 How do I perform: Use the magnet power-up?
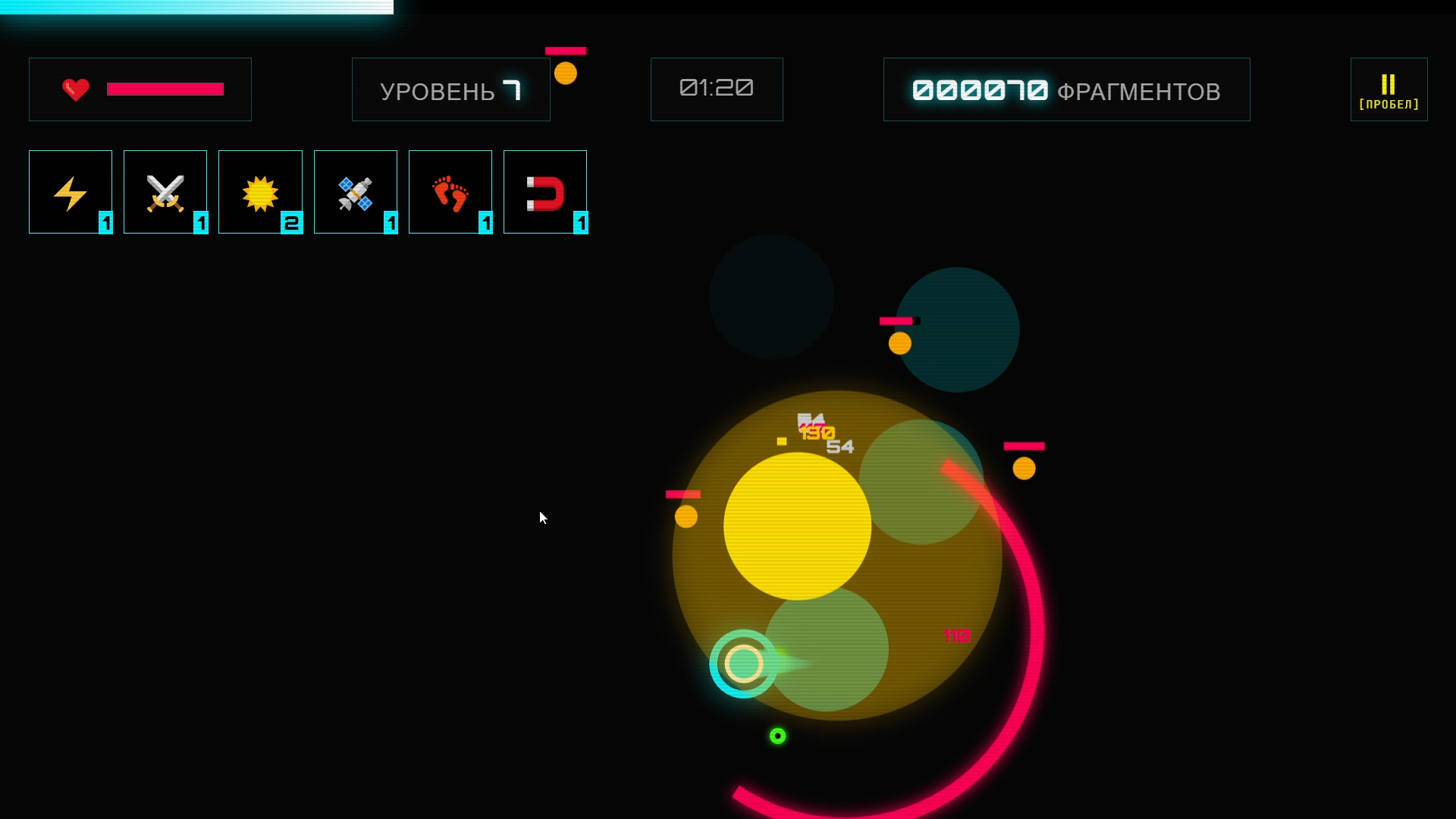(x=545, y=191)
